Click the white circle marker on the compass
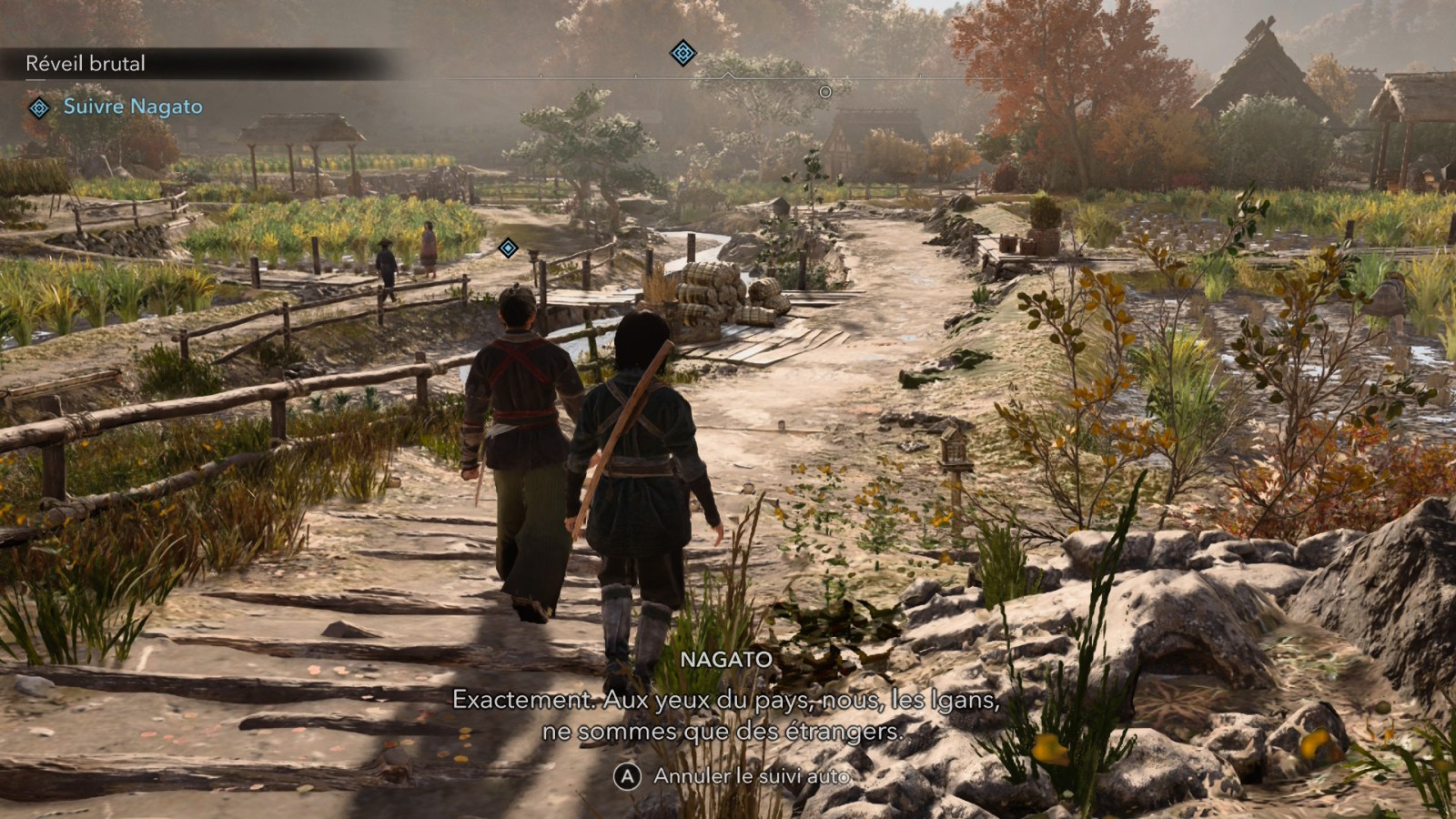1456x819 pixels. [826, 91]
